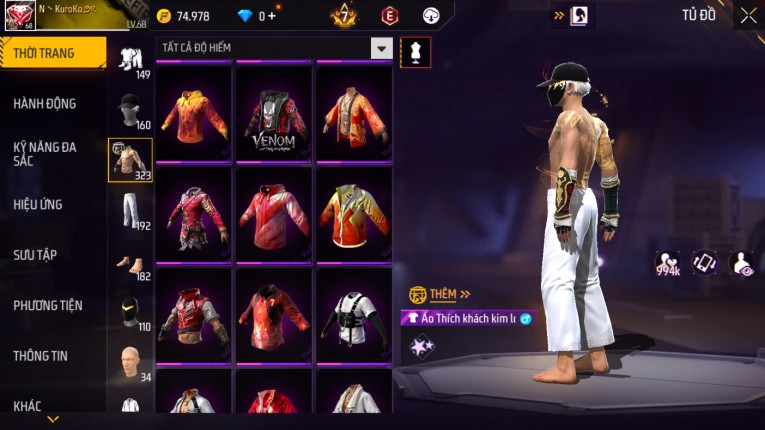
Task: Close the wardrobe with the X button
Action: coord(748,15)
